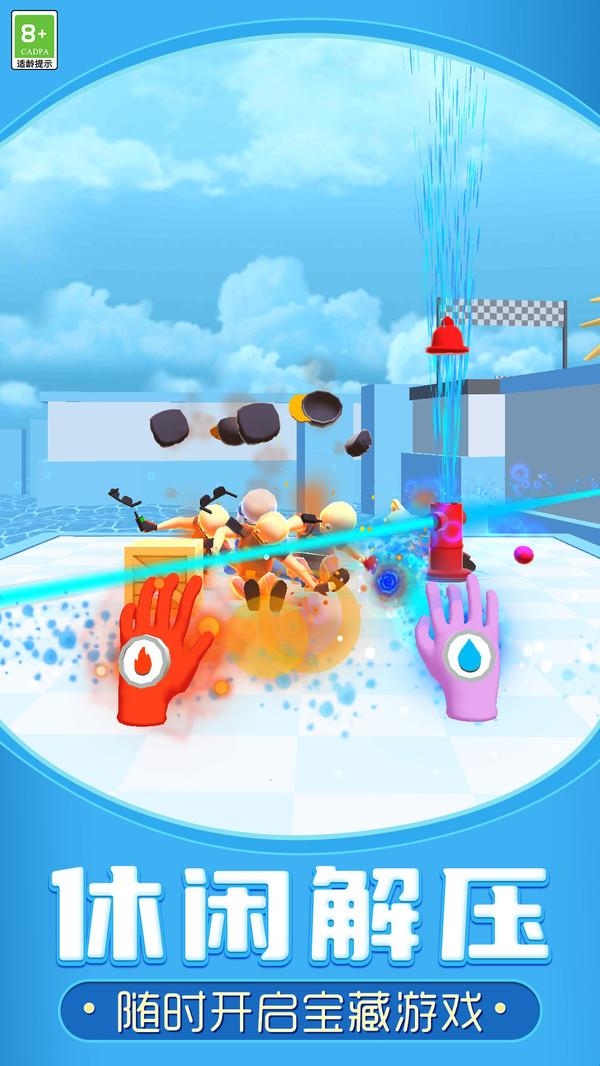
Task: Open the 8+ CADPA age rating notice
Action: (35, 40)
